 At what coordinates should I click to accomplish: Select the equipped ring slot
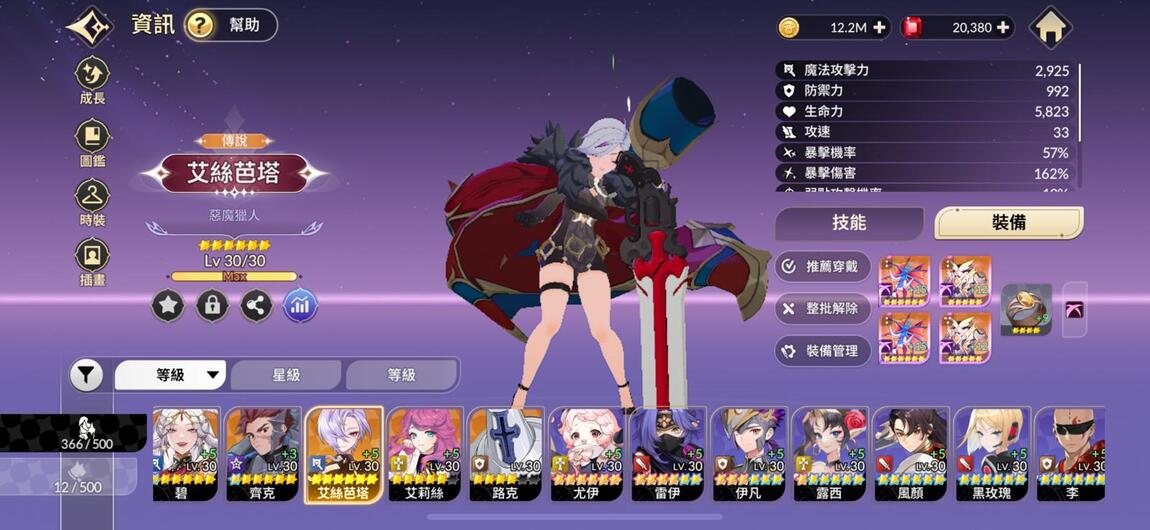(1026, 309)
